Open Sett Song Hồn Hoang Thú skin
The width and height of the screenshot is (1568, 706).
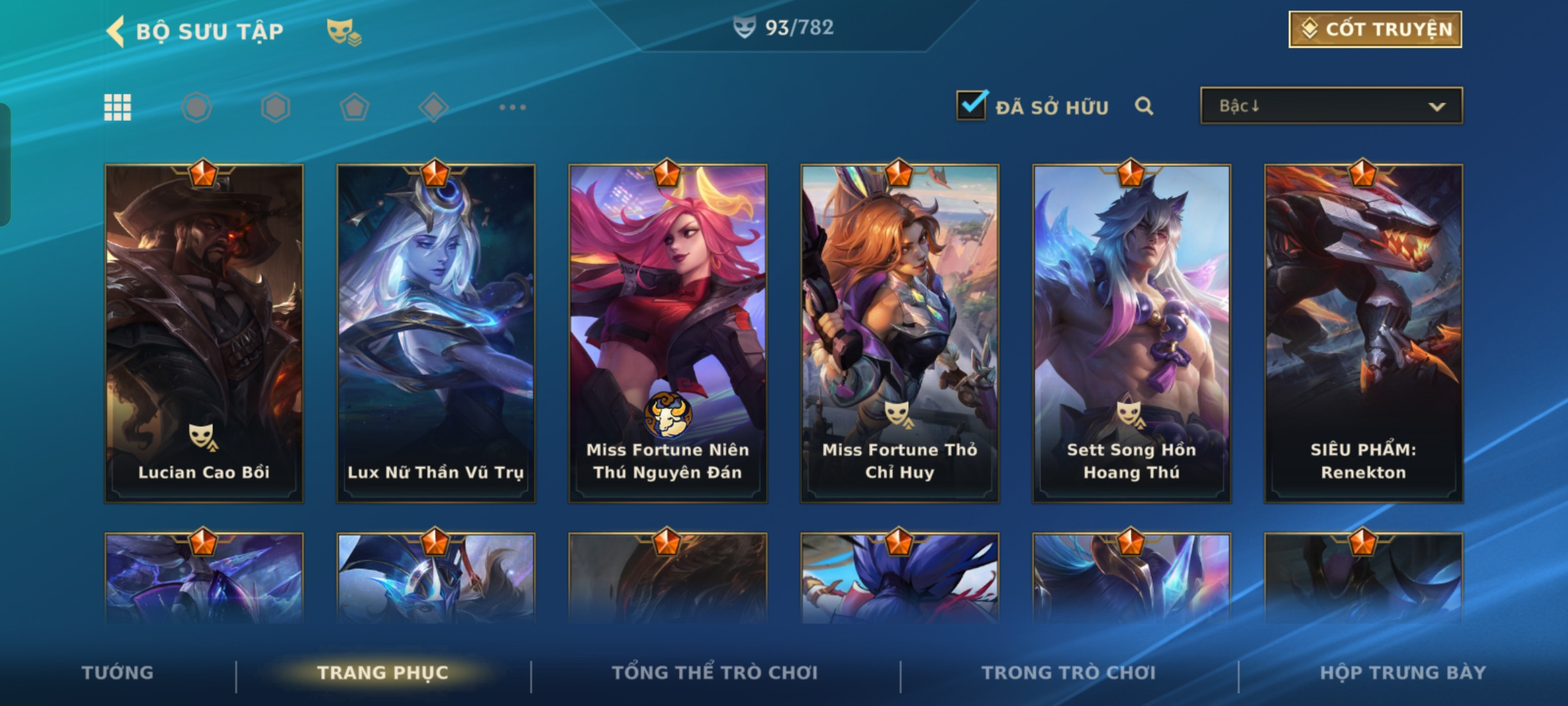(x=1132, y=333)
